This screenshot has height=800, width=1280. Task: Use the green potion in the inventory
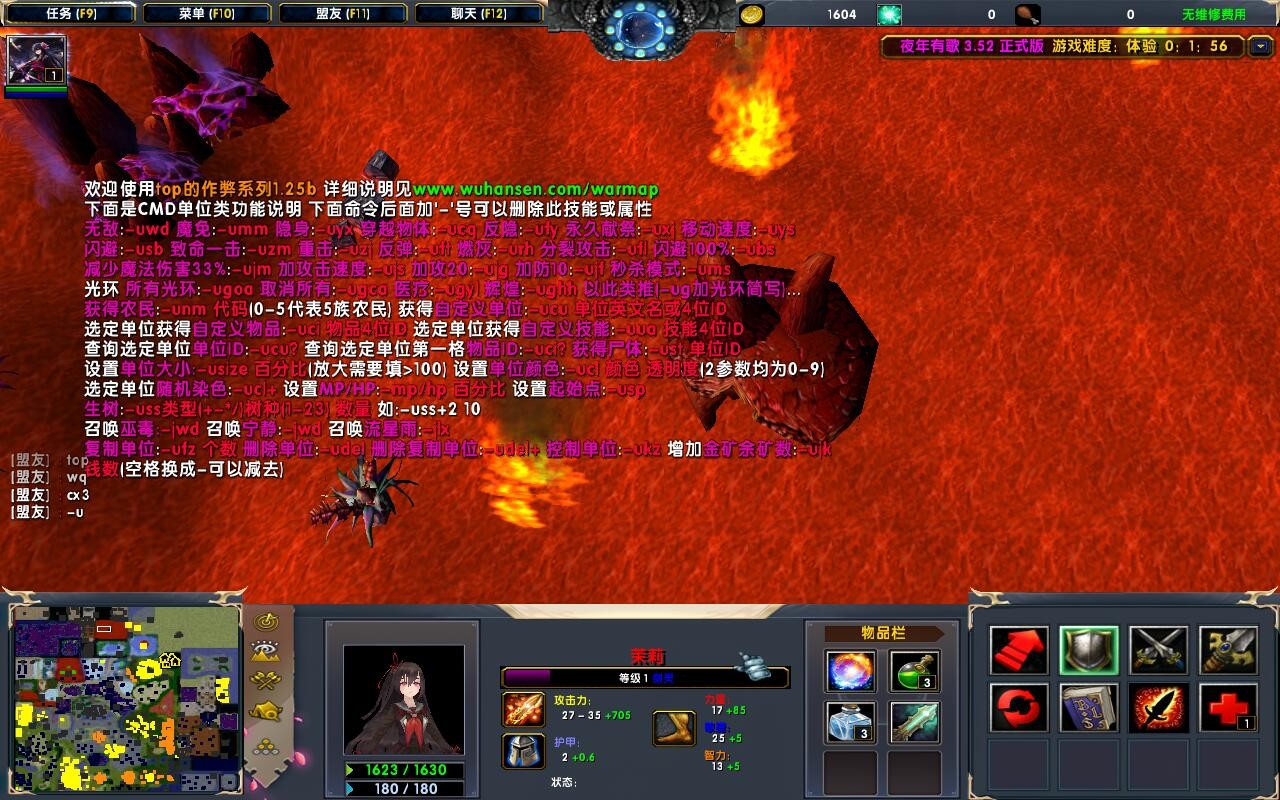(915, 671)
